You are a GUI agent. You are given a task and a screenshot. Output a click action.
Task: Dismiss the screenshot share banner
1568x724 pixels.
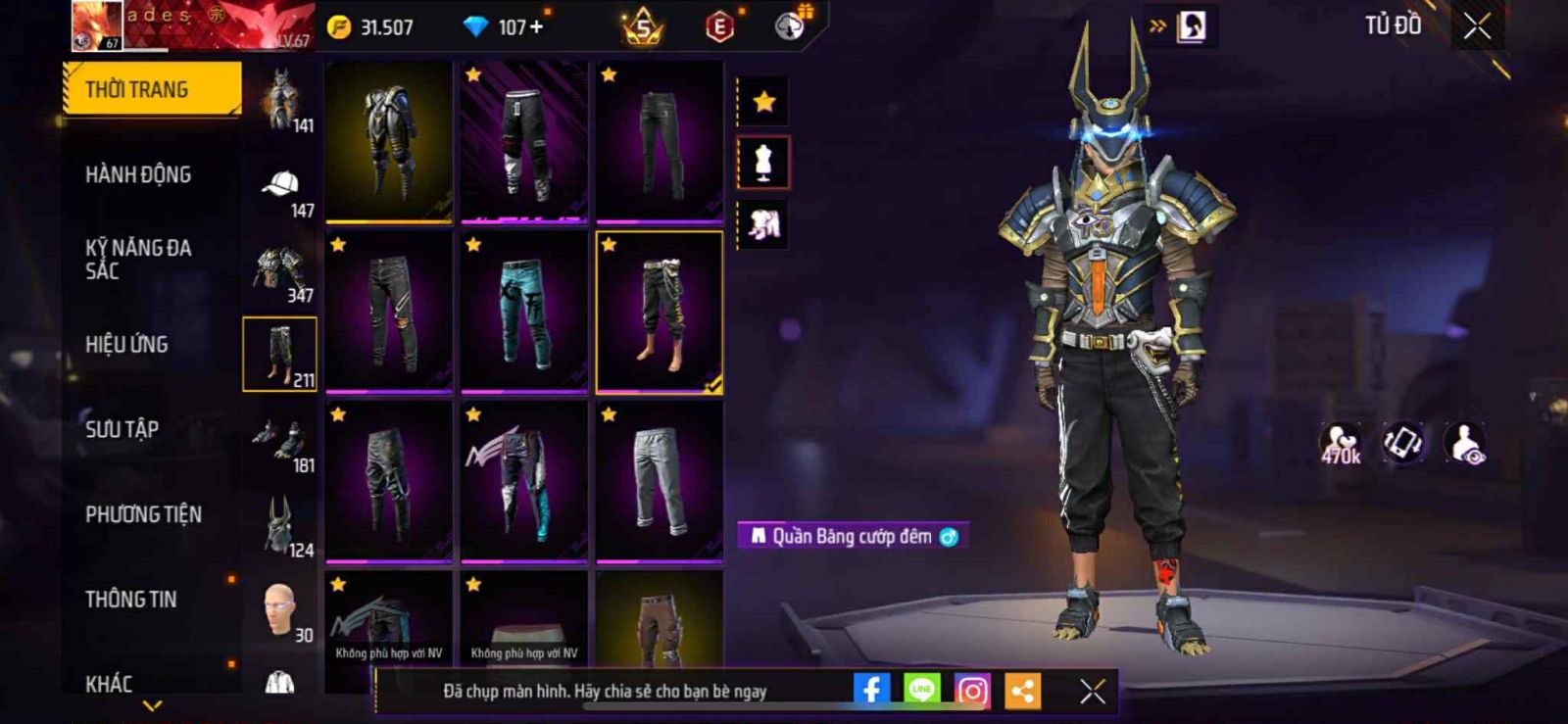pos(1093,692)
